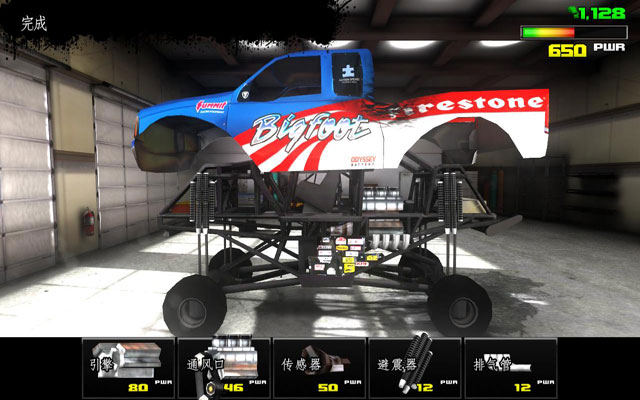This screenshot has width=640, height=400.
Task: Select the 排气管 exhaust pipe upgrade
Action: (510, 366)
